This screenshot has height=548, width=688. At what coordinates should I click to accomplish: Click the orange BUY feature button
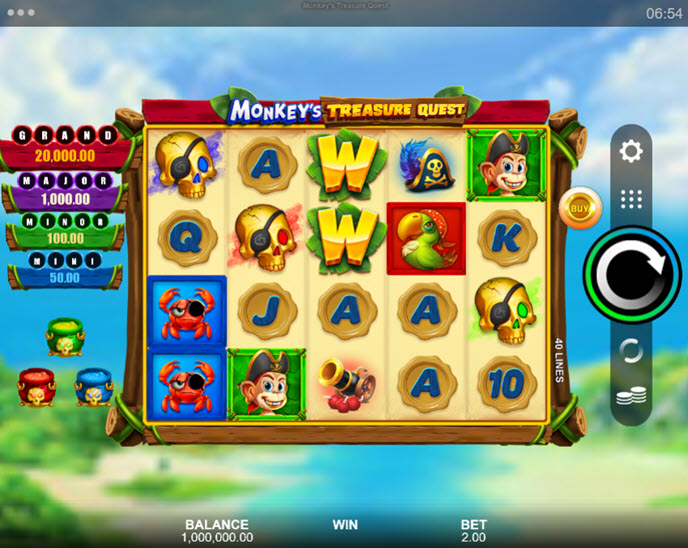[577, 207]
